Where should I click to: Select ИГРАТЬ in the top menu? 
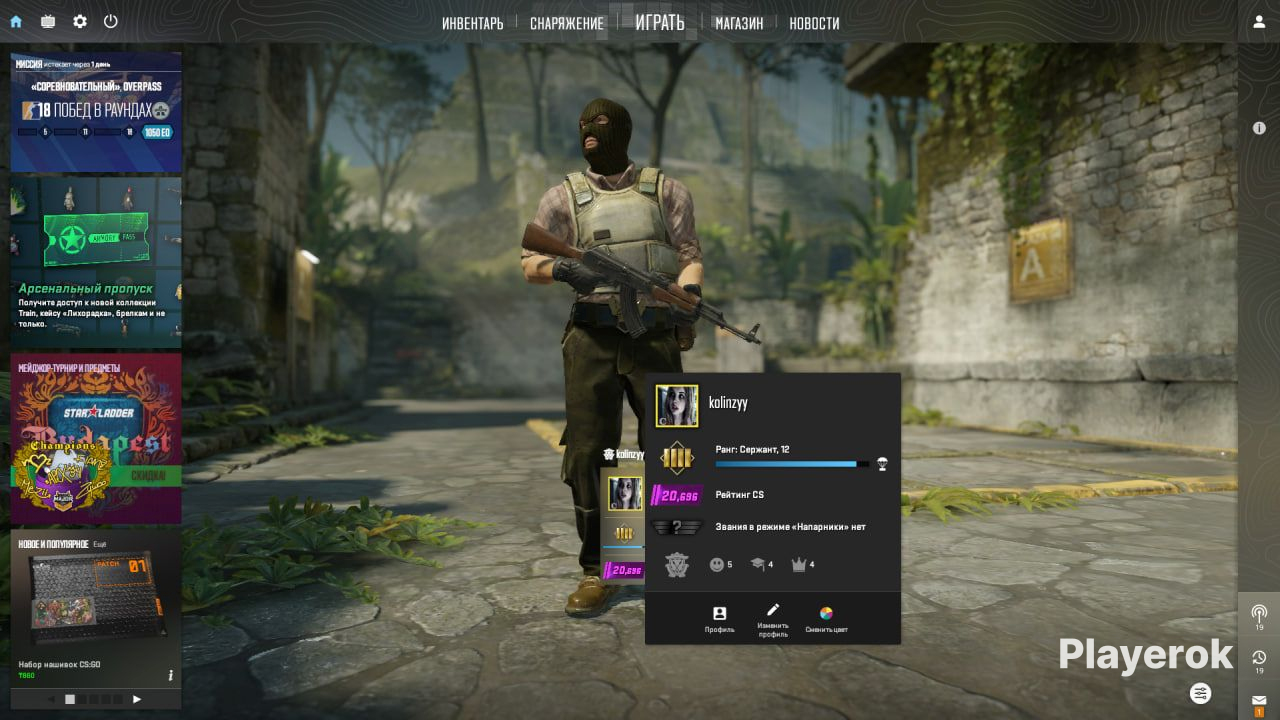(x=659, y=22)
